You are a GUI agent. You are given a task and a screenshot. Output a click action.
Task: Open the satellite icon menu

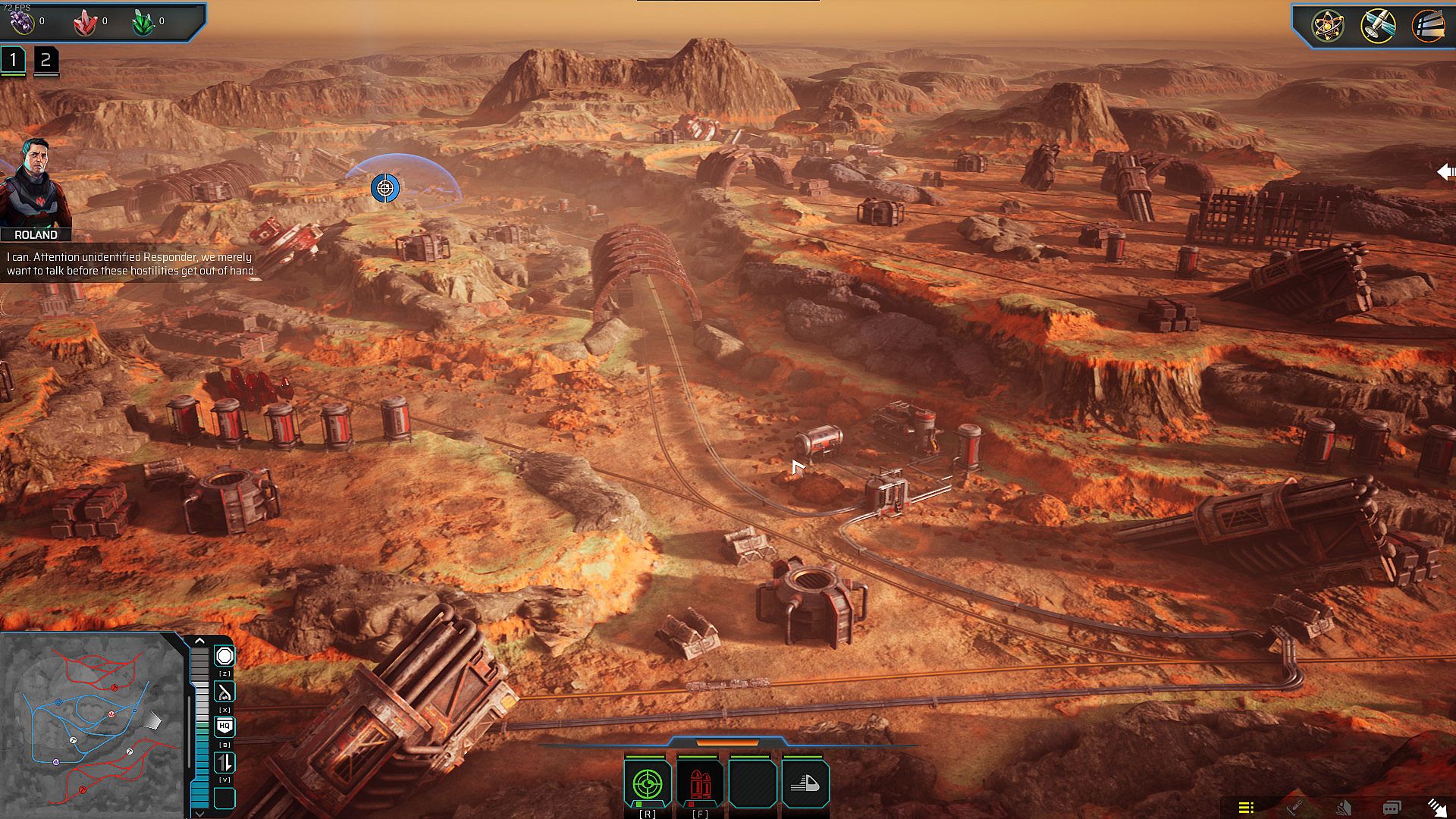(1377, 26)
